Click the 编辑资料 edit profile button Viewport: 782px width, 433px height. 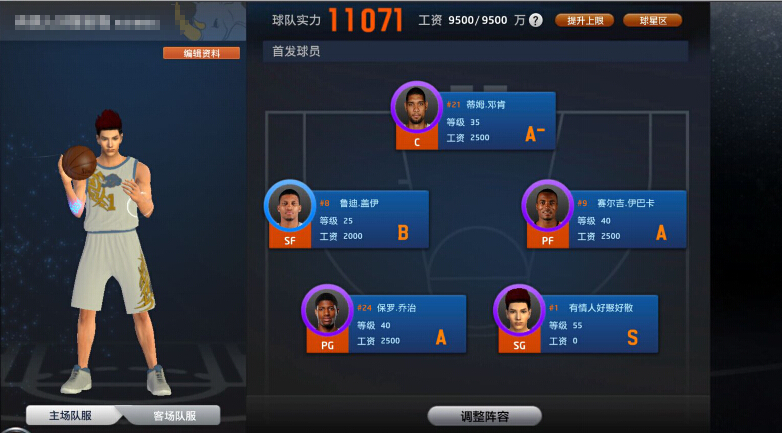[201, 53]
